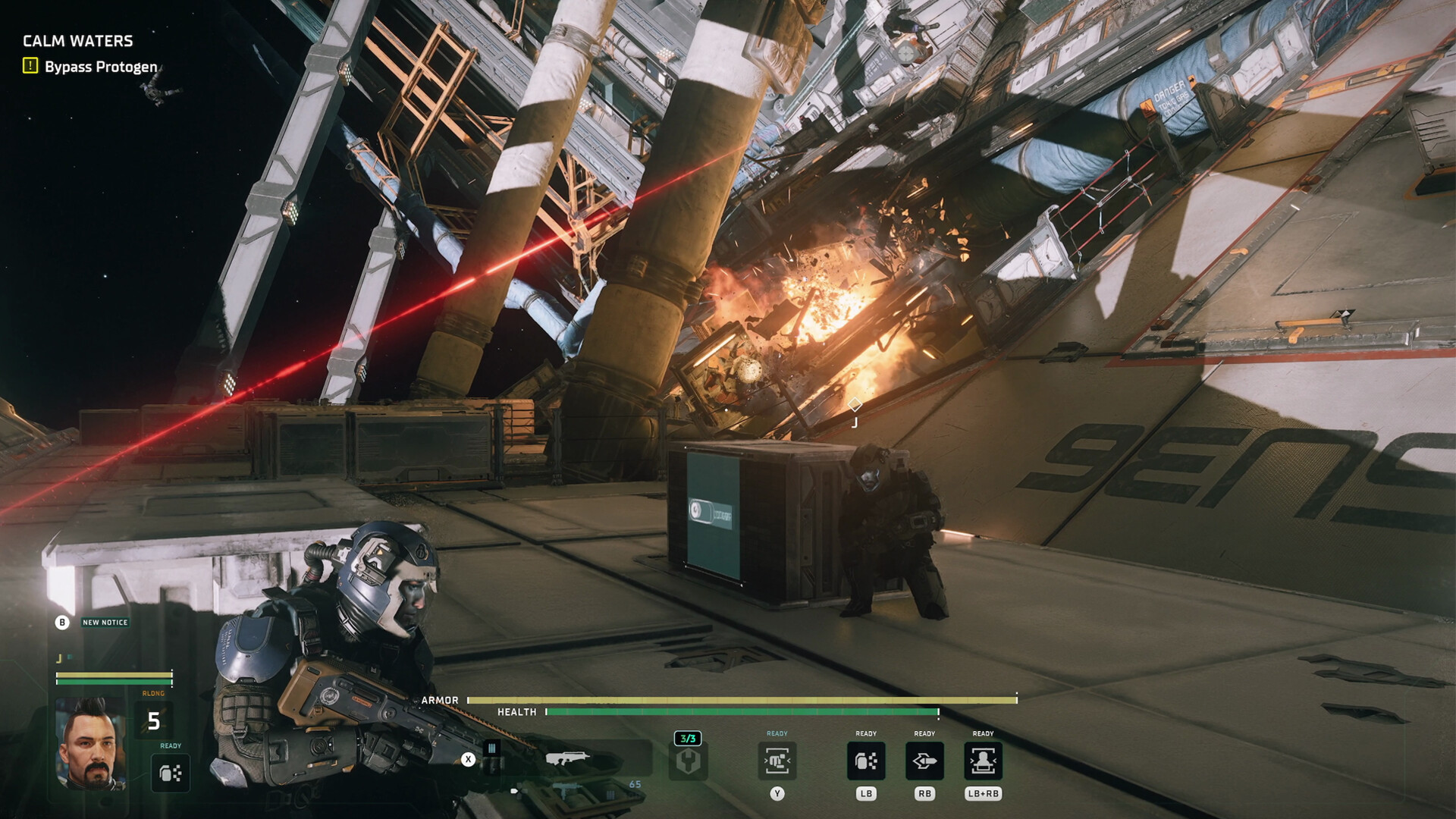1456x819 pixels.
Task: Select the CALM WATERS mission title
Action: (x=77, y=40)
